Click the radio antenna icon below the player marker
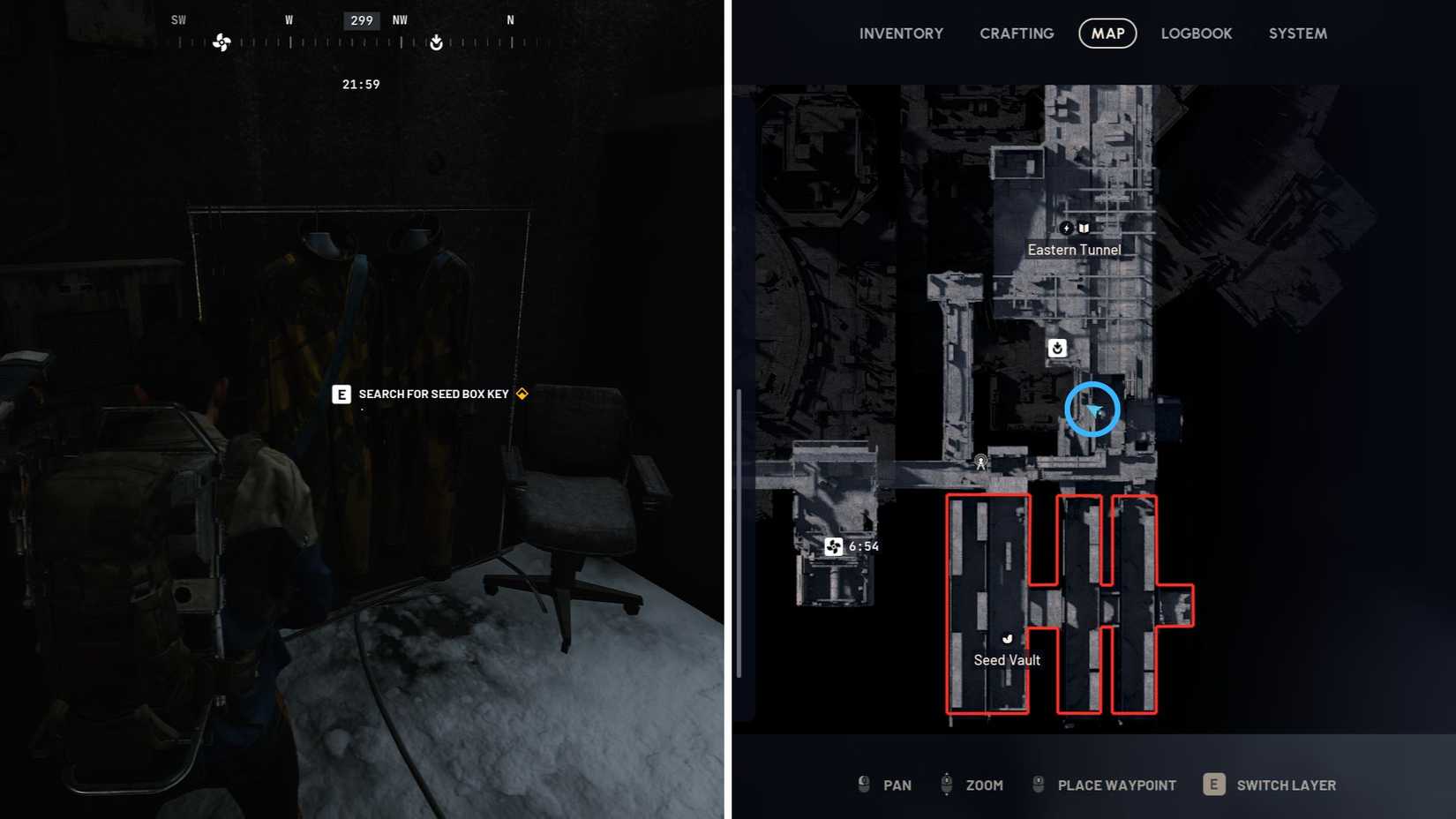 979,462
